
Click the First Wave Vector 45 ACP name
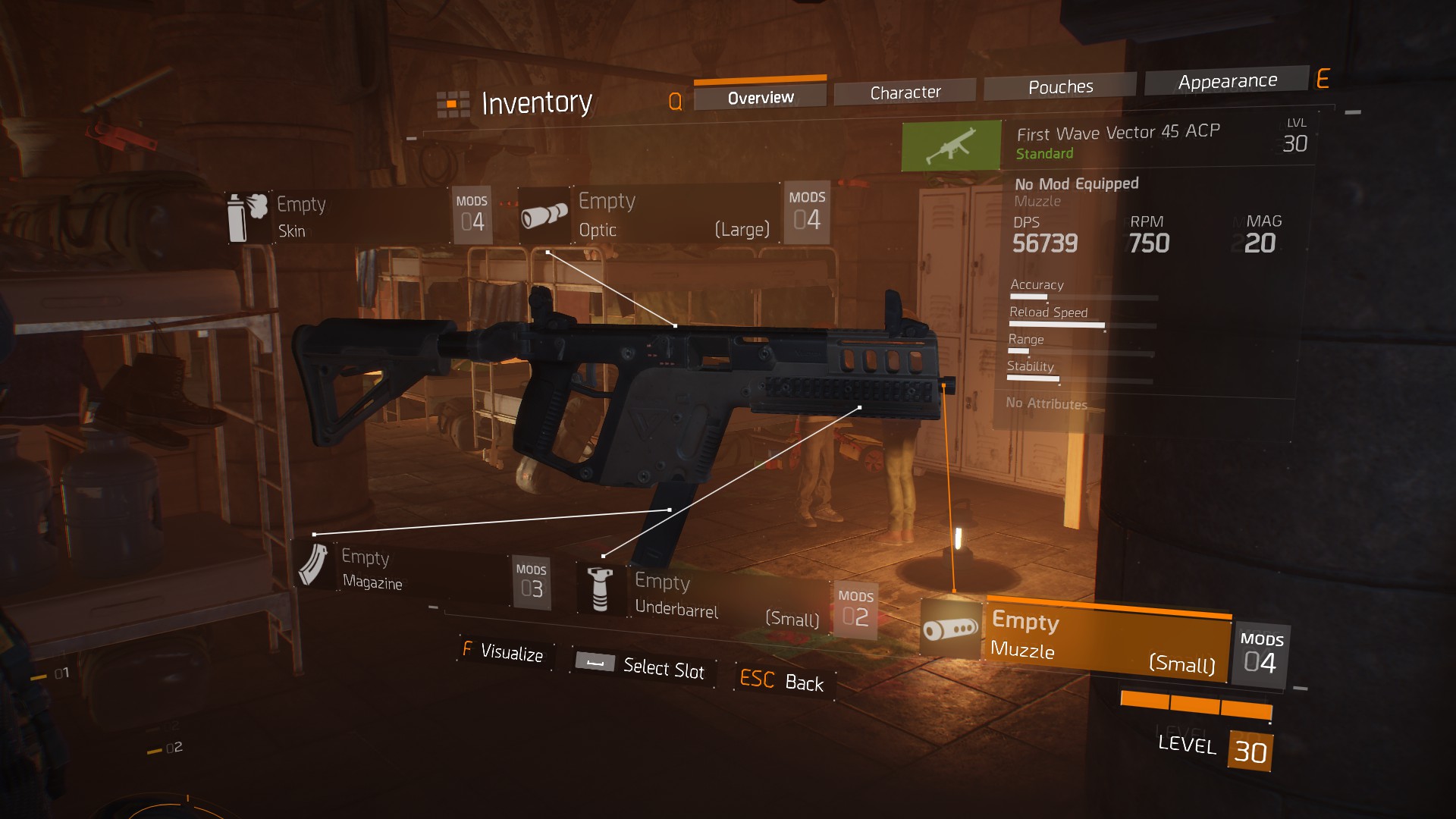(1119, 133)
